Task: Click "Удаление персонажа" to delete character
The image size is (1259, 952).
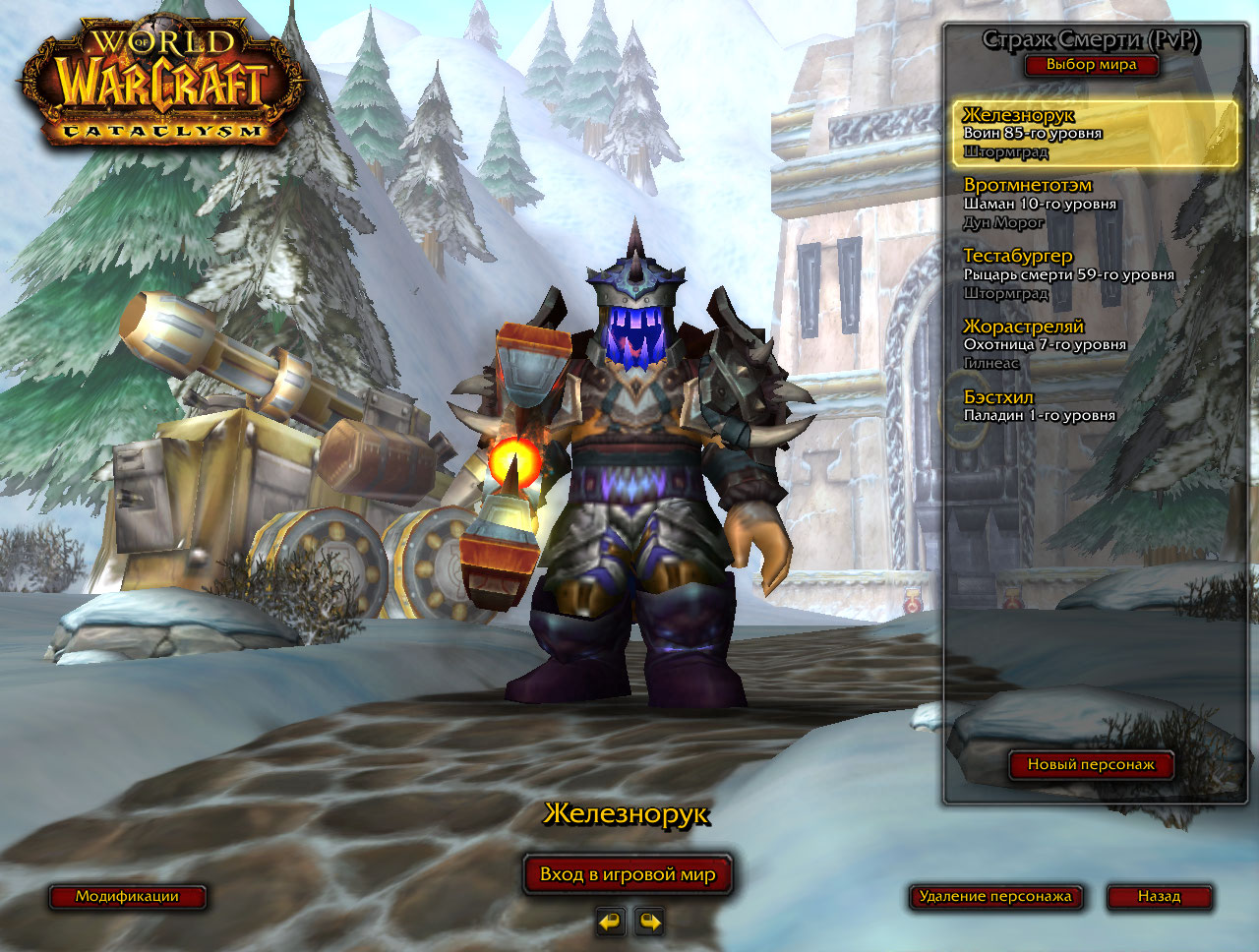Action: (994, 896)
